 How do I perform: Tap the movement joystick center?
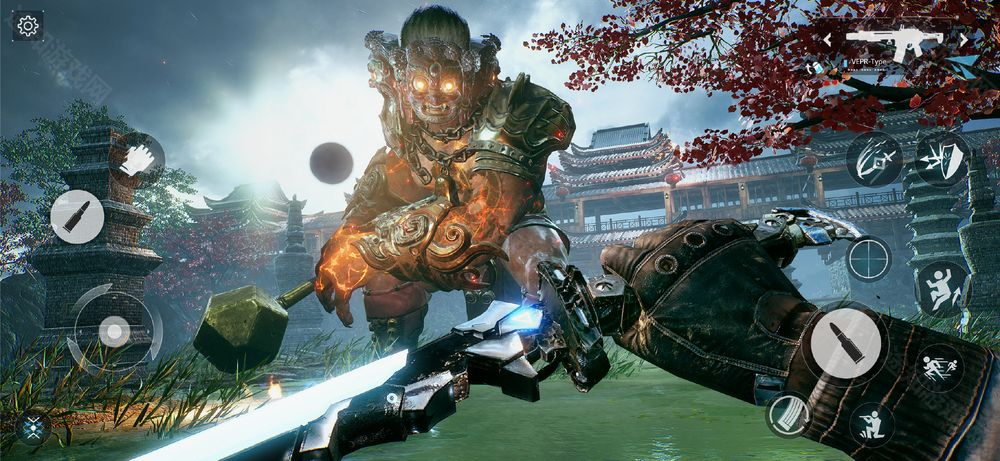tap(114, 330)
